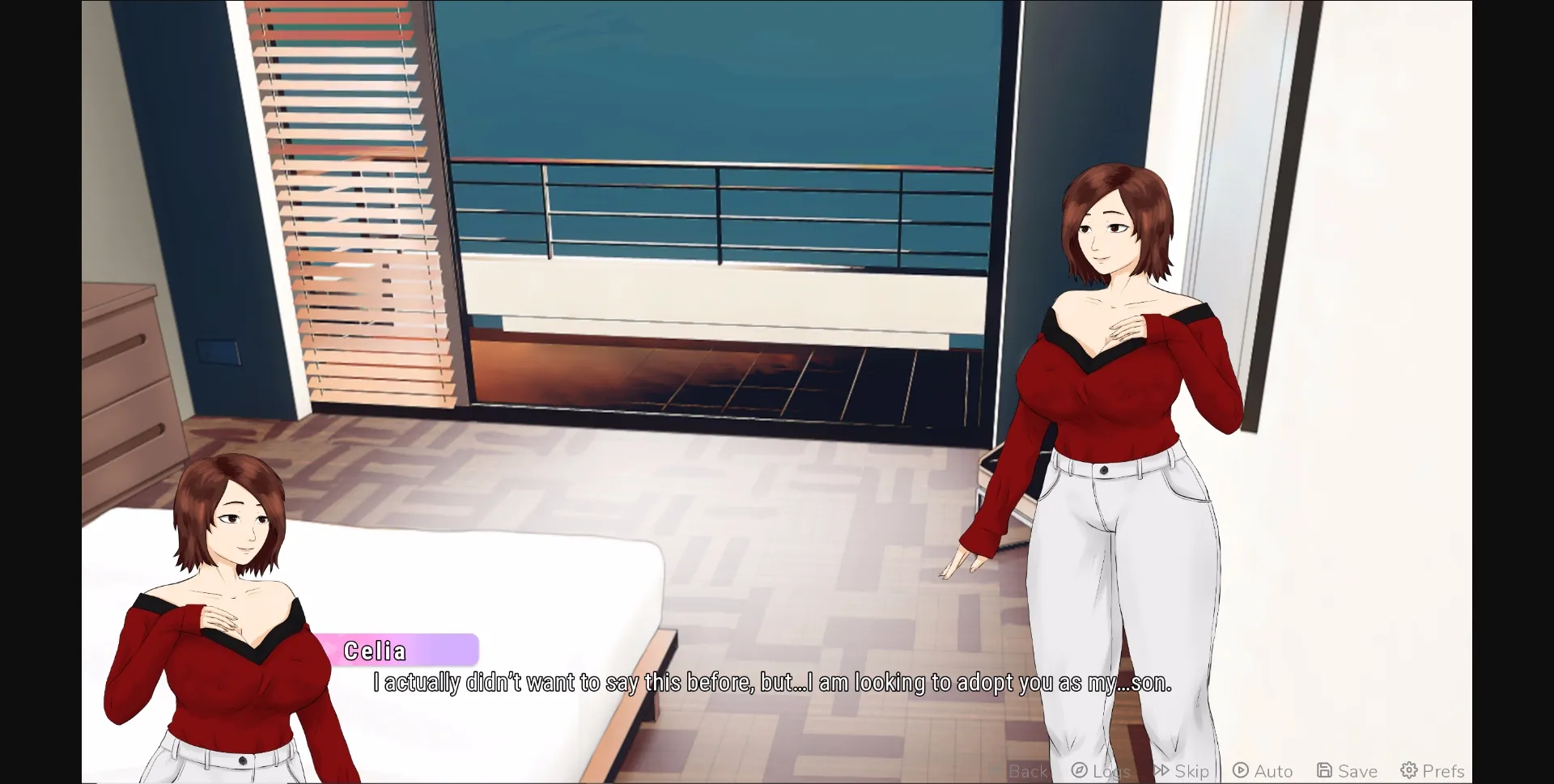The width and height of the screenshot is (1554, 784).
Task: Click Celia's sprite standing on the right
Action: (1109, 445)
